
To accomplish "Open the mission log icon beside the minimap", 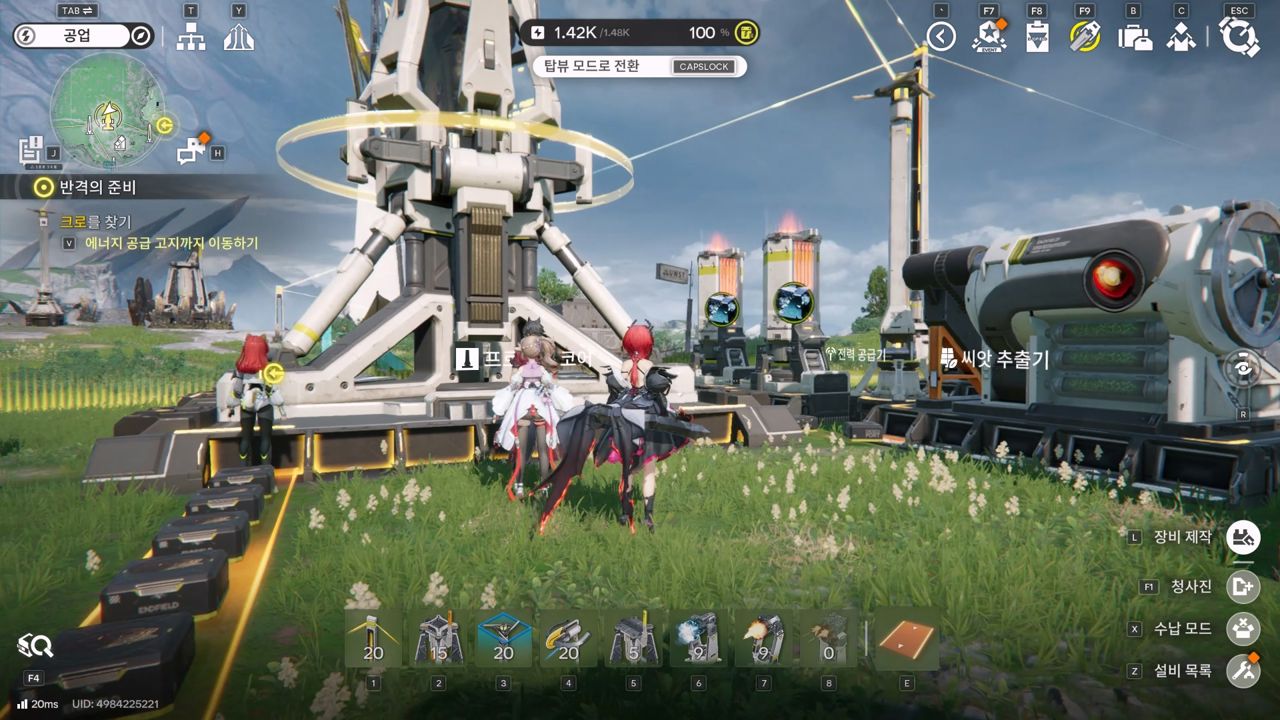I will click(x=32, y=151).
